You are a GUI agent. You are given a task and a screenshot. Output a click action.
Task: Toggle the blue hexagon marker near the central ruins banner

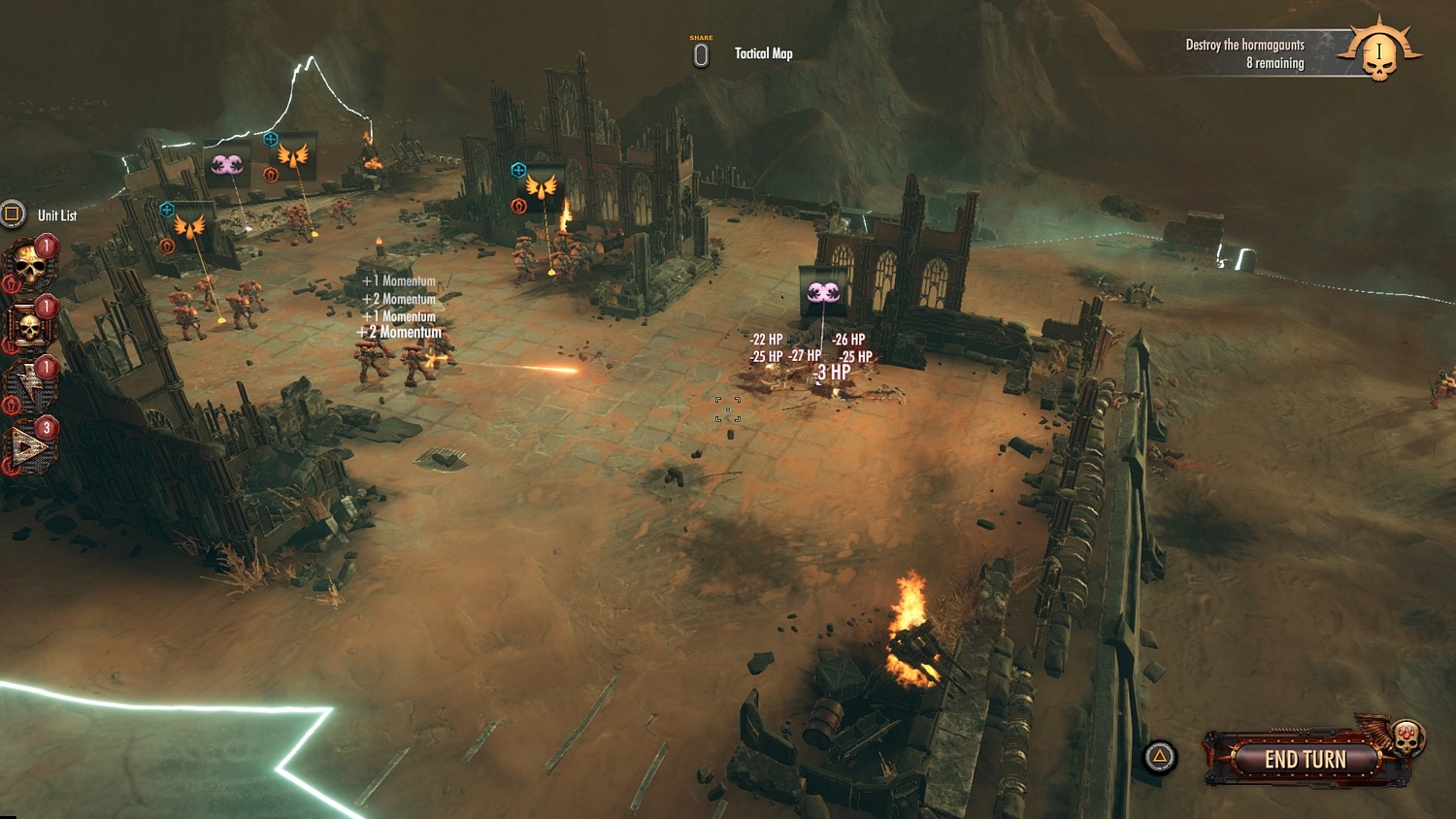(x=517, y=168)
